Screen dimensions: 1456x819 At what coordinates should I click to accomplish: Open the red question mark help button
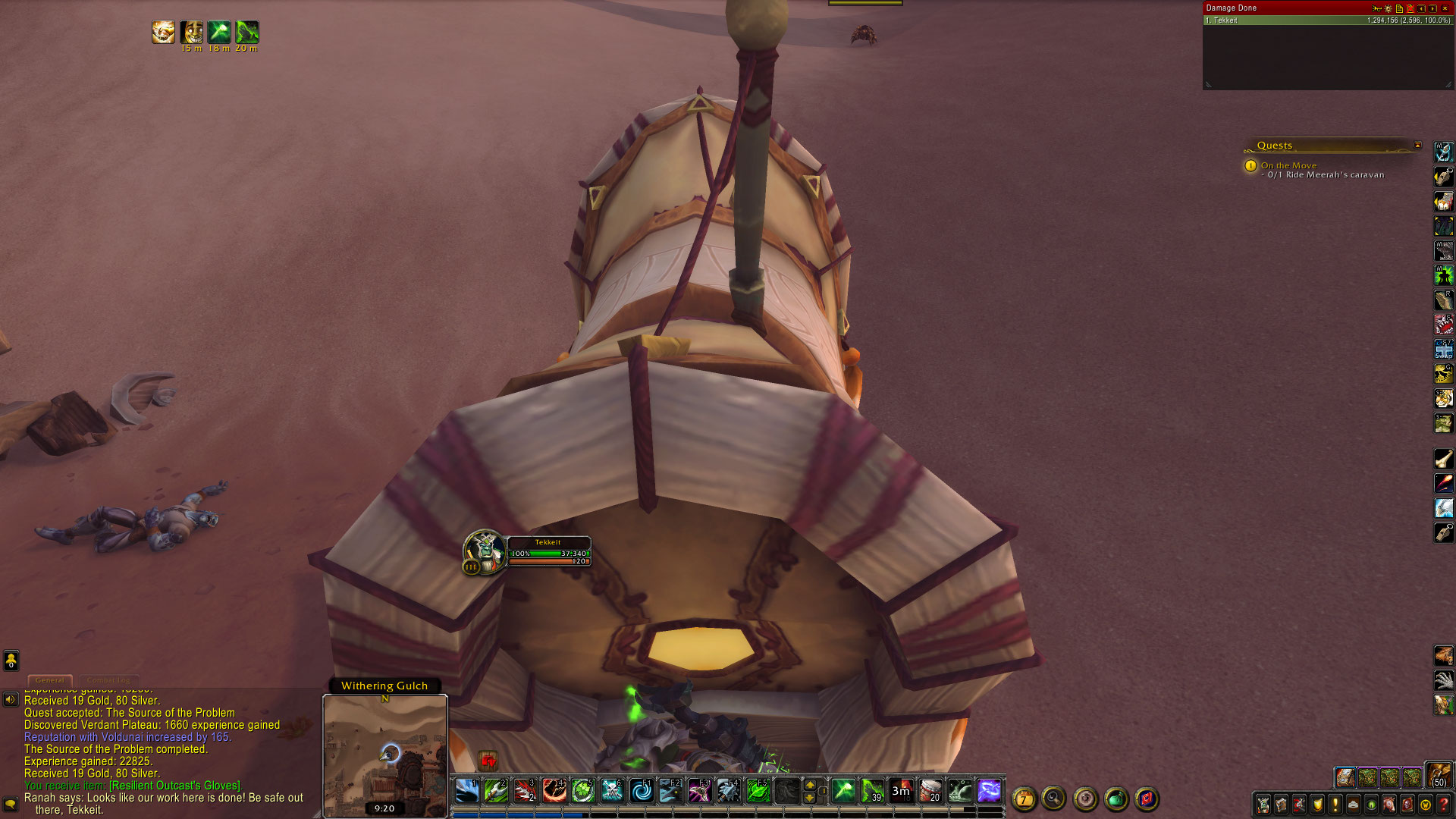point(1444,805)
